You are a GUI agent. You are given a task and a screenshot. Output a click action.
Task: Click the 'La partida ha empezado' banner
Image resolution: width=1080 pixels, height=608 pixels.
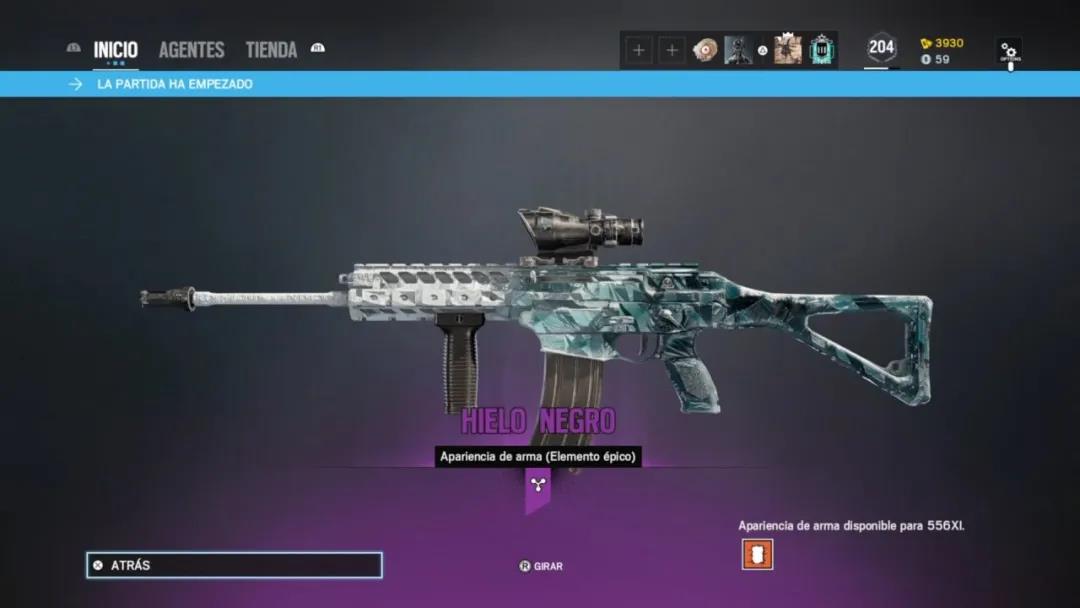coord(175,84)
